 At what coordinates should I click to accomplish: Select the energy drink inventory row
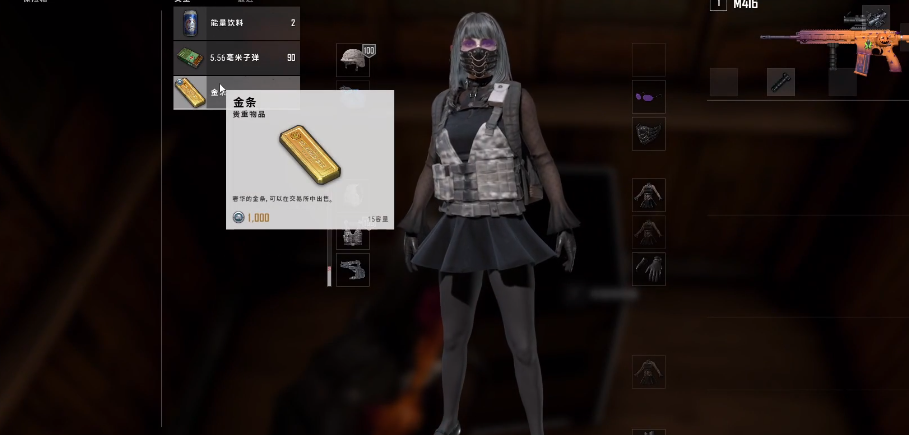[x=236, y=23]
